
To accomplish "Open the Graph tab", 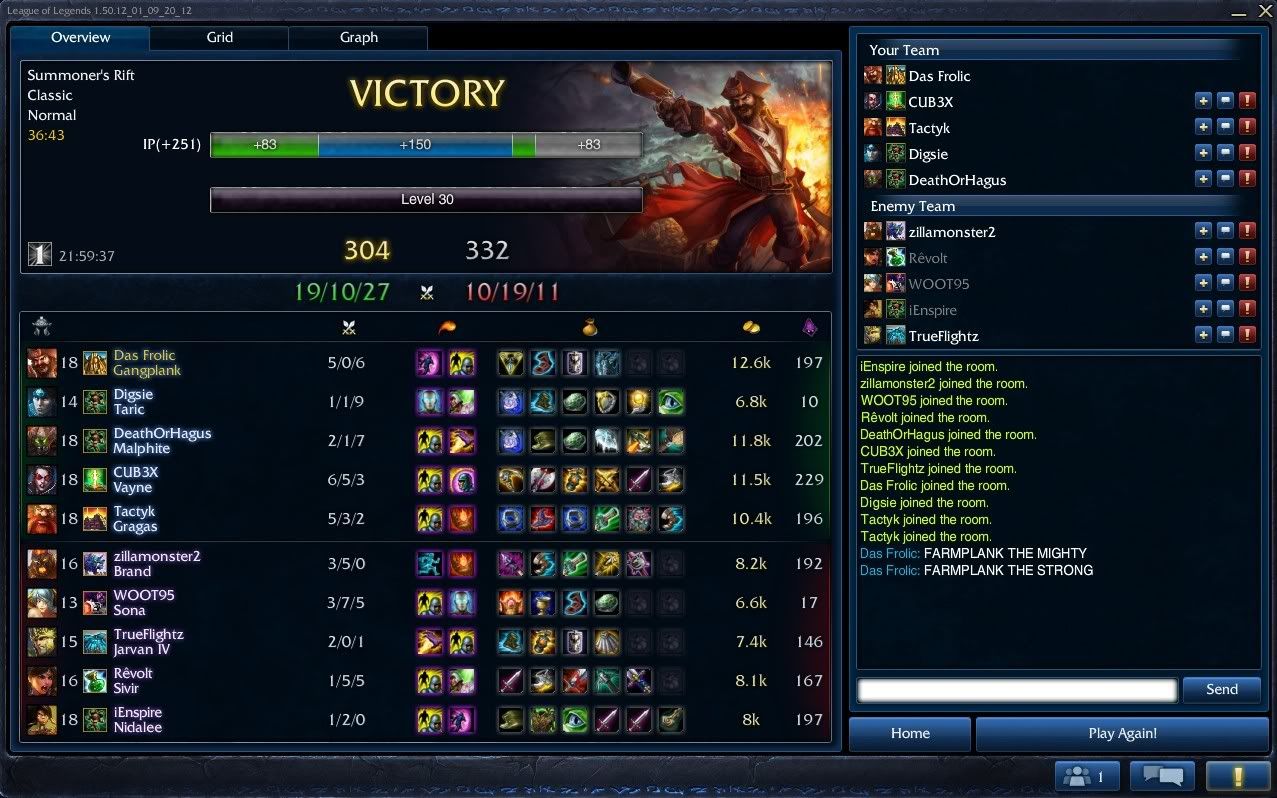I will click(x=358, y=37).
